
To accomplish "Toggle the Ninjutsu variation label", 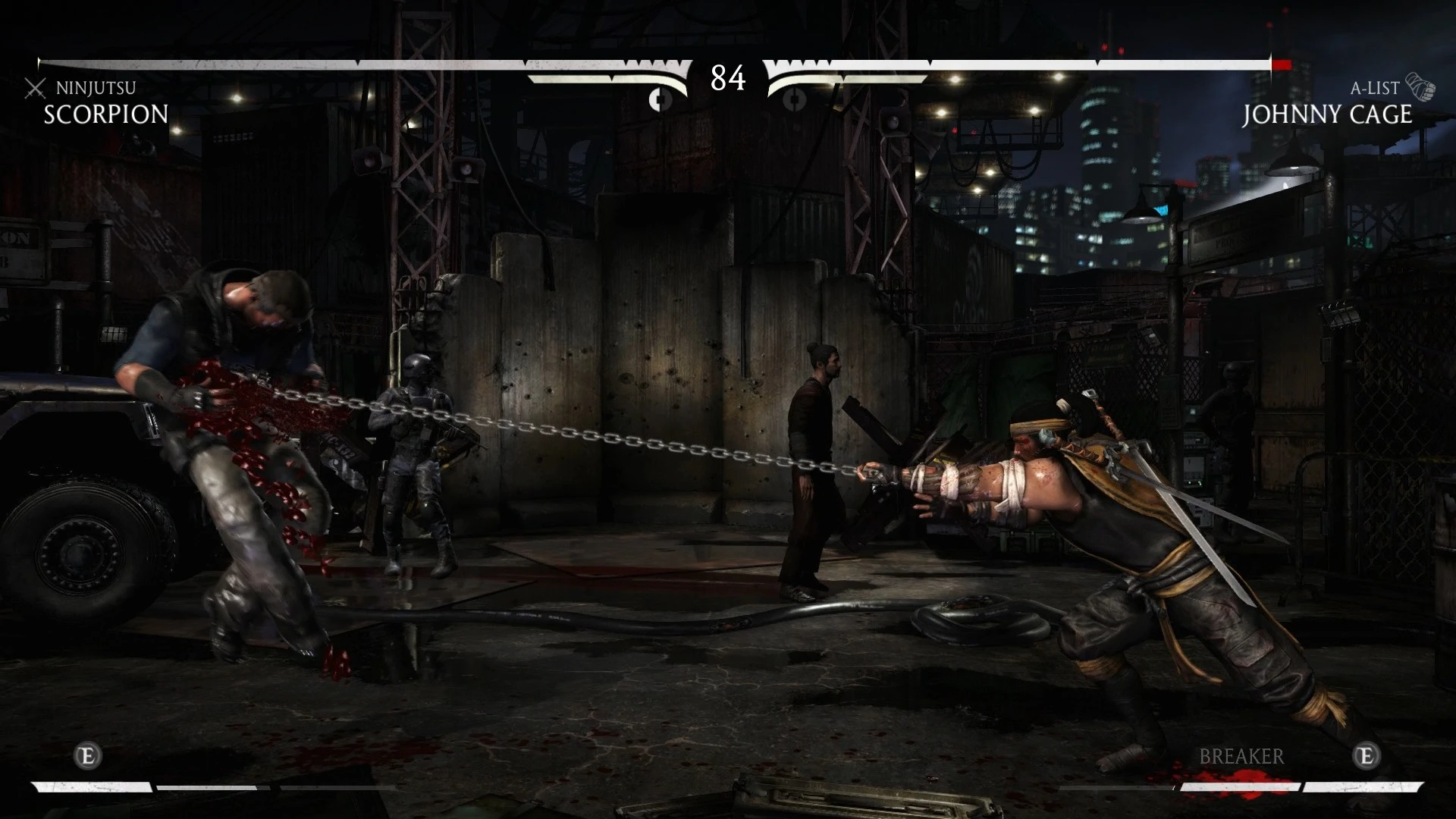I will (95, 88).
